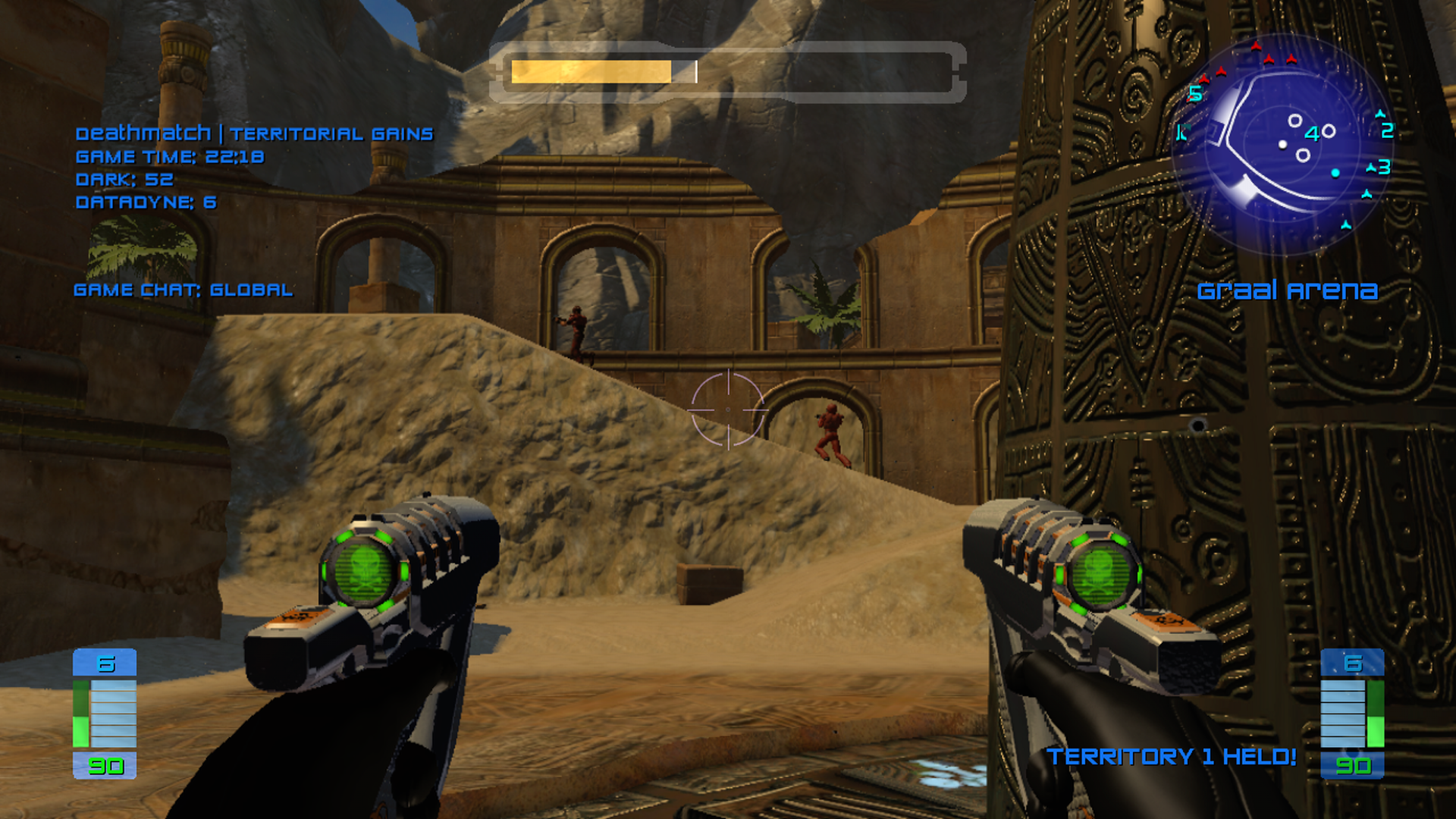The image size is (1456, 819).
Task: Select territory 2 marker on radar
Action: 1387,130
